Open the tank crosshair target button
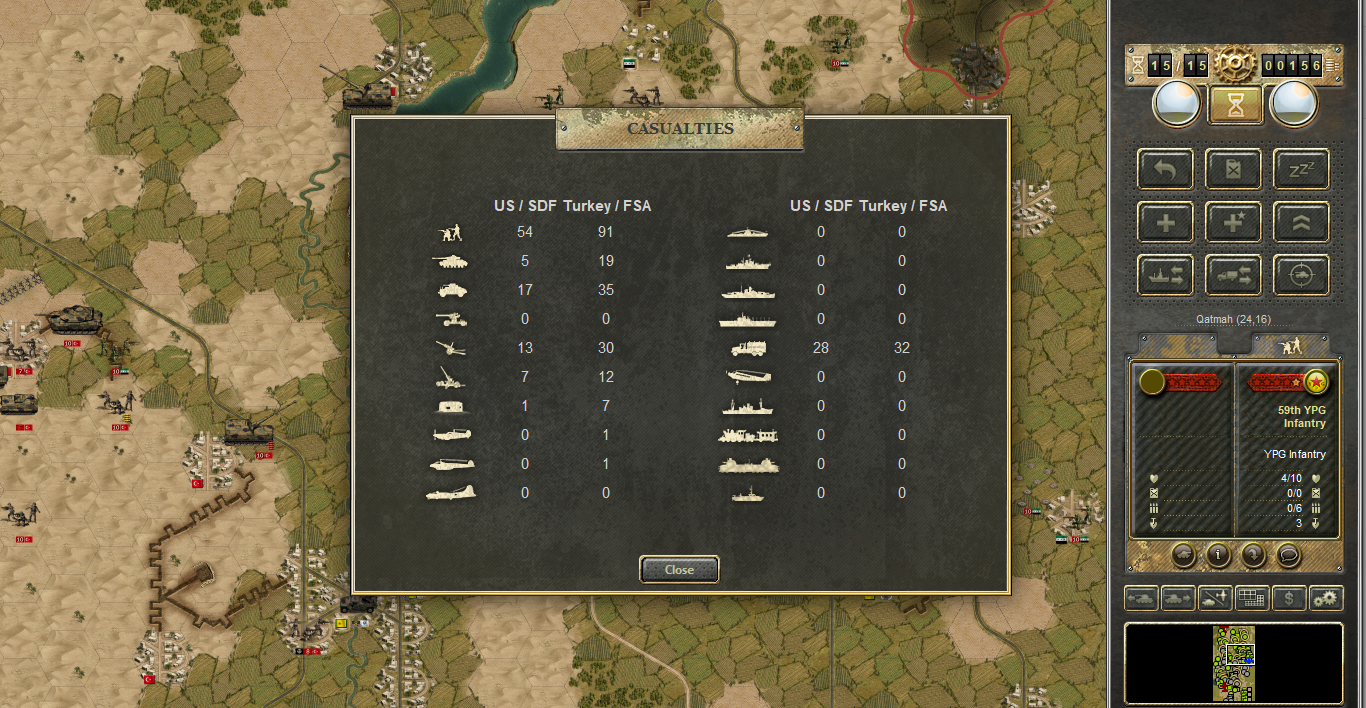1366x708 pixels. pos(1301,275)
